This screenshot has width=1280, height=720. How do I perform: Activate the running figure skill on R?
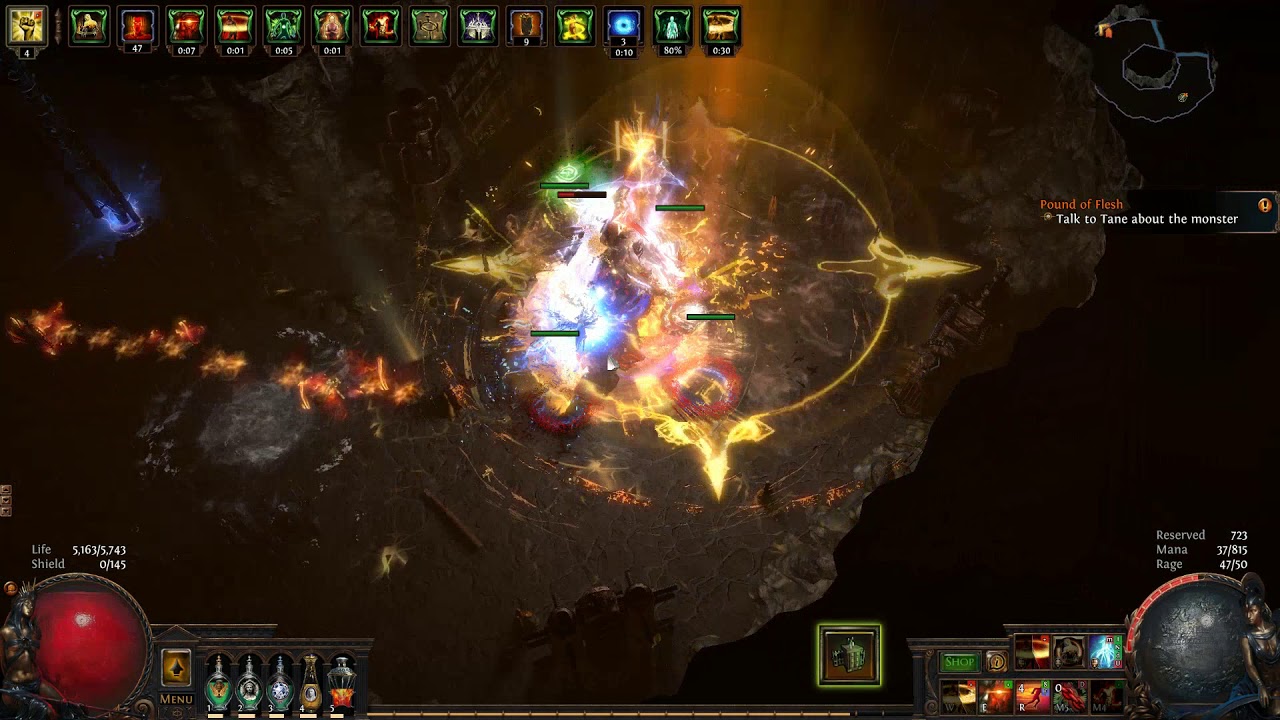point(1031,694)
